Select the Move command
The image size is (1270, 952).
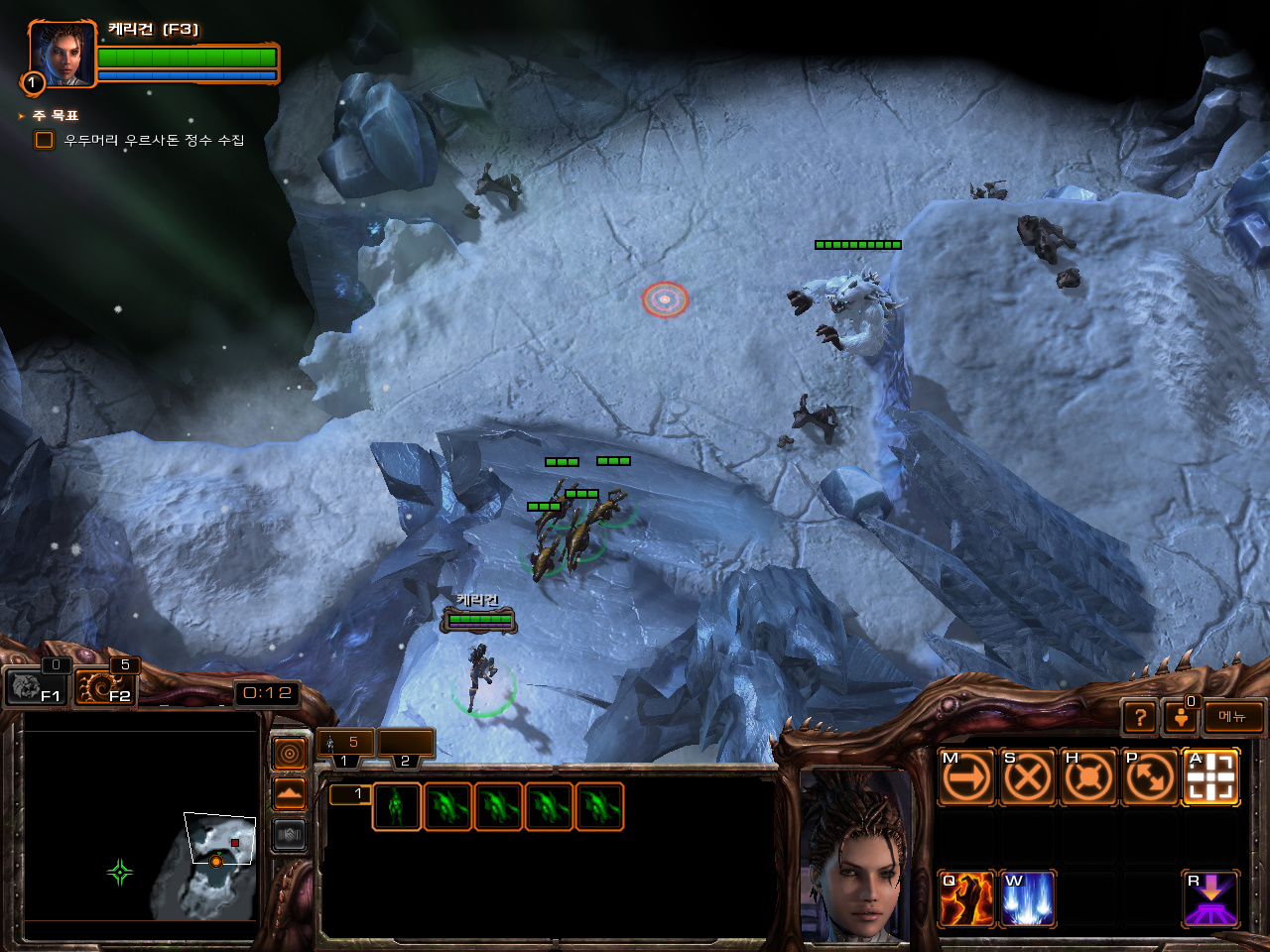[965, 777]
